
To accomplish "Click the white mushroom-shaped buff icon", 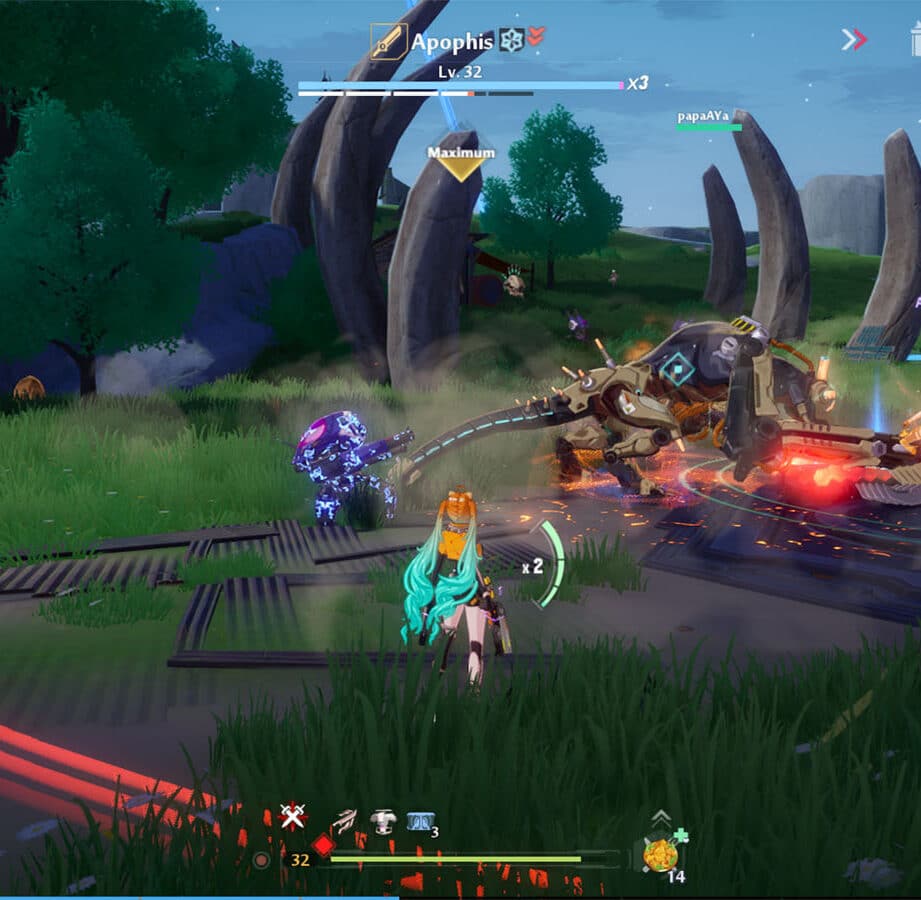I will (382, 822).
